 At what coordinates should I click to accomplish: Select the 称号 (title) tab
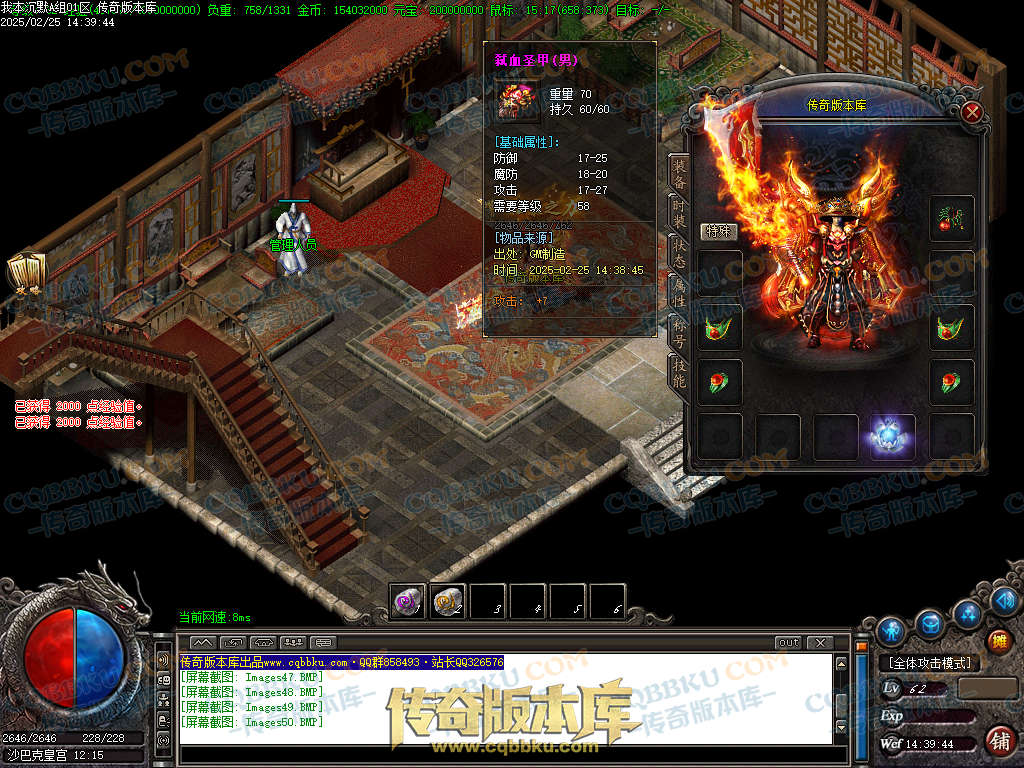(x=679, y=333)
